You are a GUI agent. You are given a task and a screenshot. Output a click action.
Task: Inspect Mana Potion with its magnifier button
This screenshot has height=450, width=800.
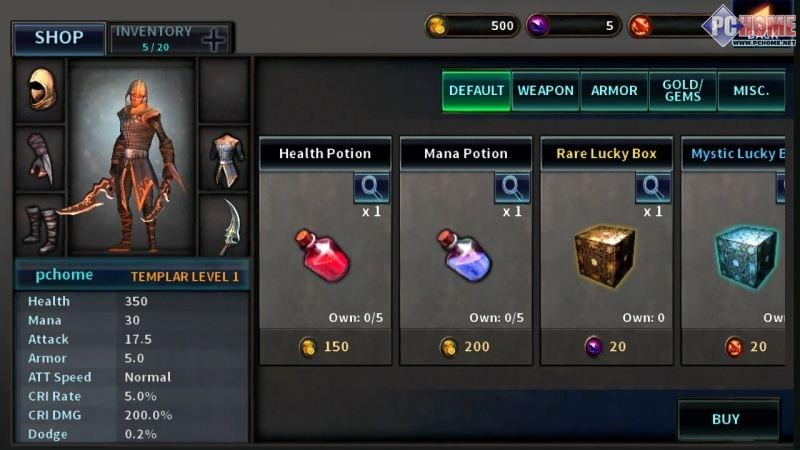pyautogui.click(x=512, y=187)
